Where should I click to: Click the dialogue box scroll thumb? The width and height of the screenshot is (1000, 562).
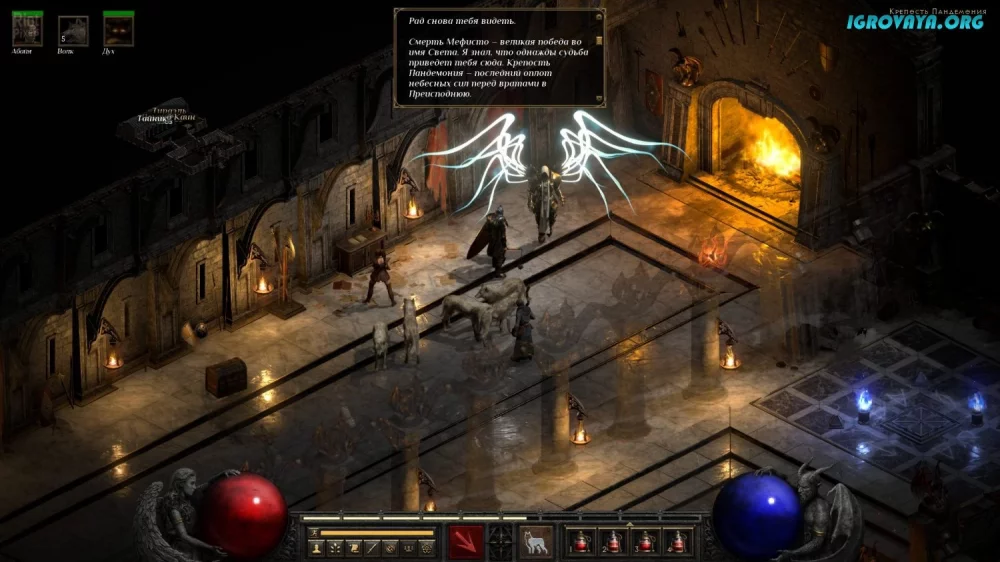[599, 41]
